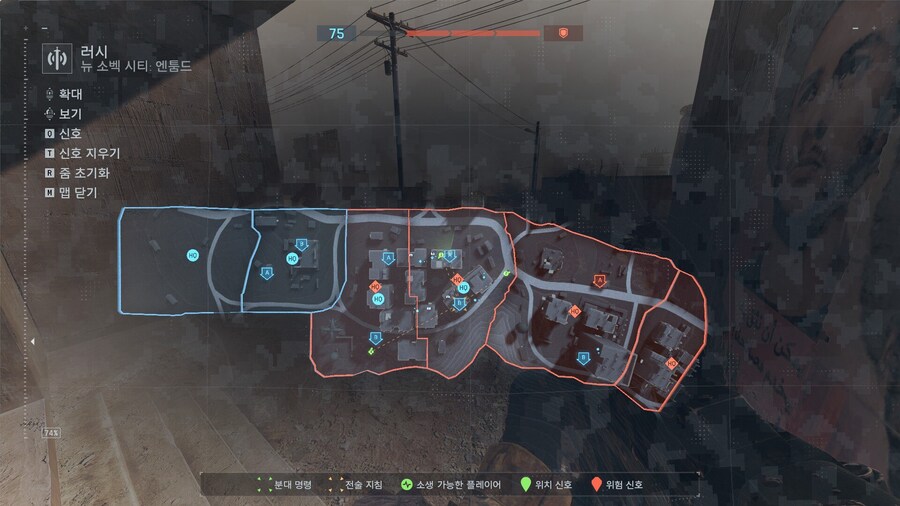Select the HQ marker in the sector with no other markers
The height and width of the screenshot is (506, 900).
192,256
